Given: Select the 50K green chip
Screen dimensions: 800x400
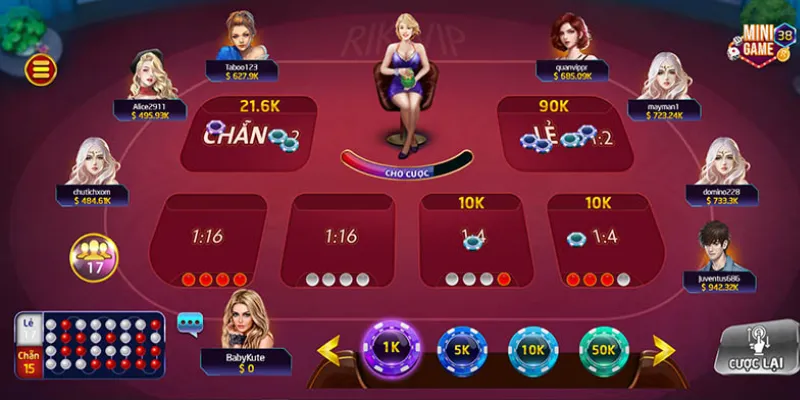Looking at the screenshot, I should 603,350.
